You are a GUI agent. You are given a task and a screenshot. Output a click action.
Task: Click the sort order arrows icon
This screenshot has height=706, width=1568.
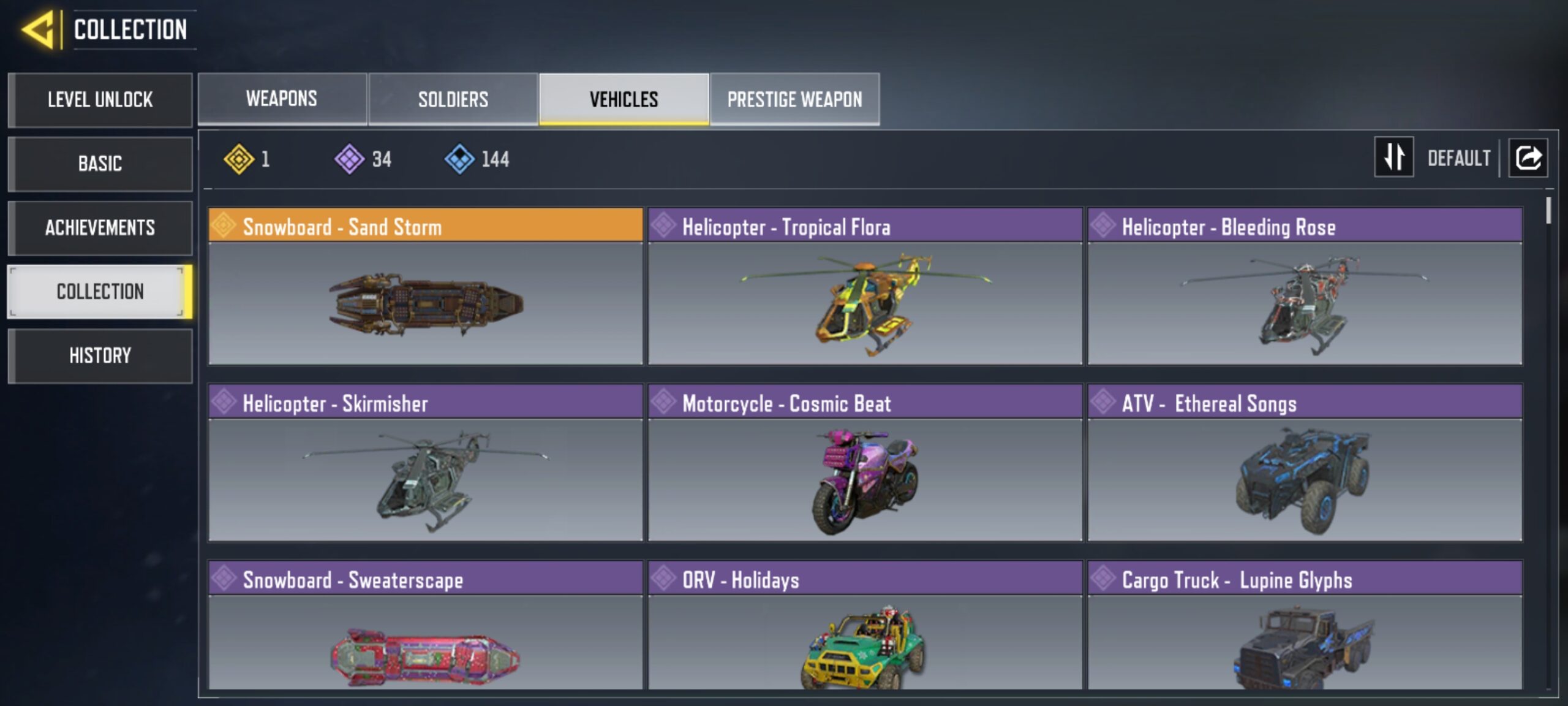1393,158
